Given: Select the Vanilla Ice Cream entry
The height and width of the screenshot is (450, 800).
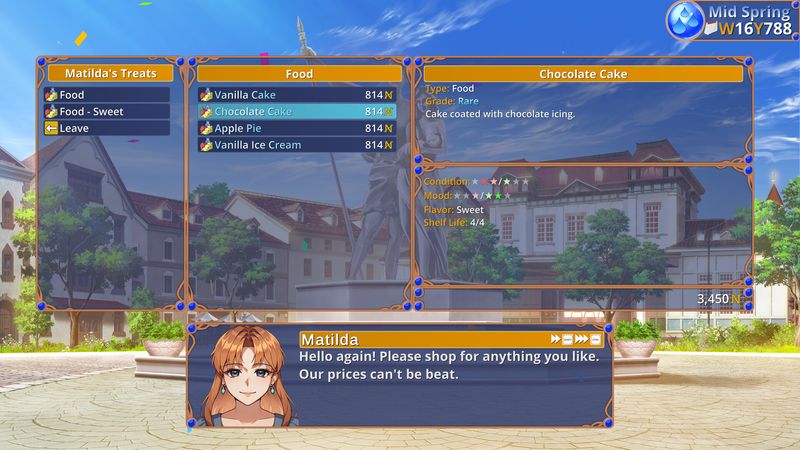Looking at the screenshot, I should coord(296,145).
